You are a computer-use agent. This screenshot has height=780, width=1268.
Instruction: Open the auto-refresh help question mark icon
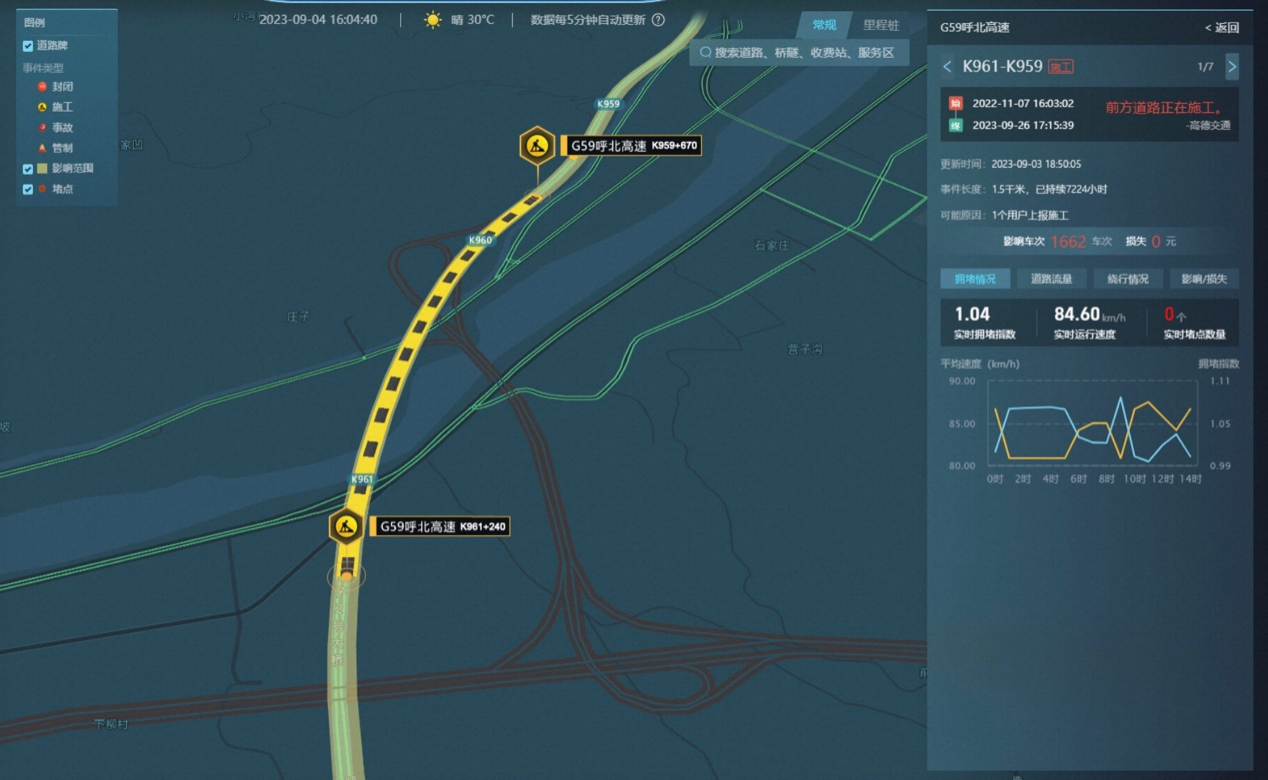coord(658,20)
